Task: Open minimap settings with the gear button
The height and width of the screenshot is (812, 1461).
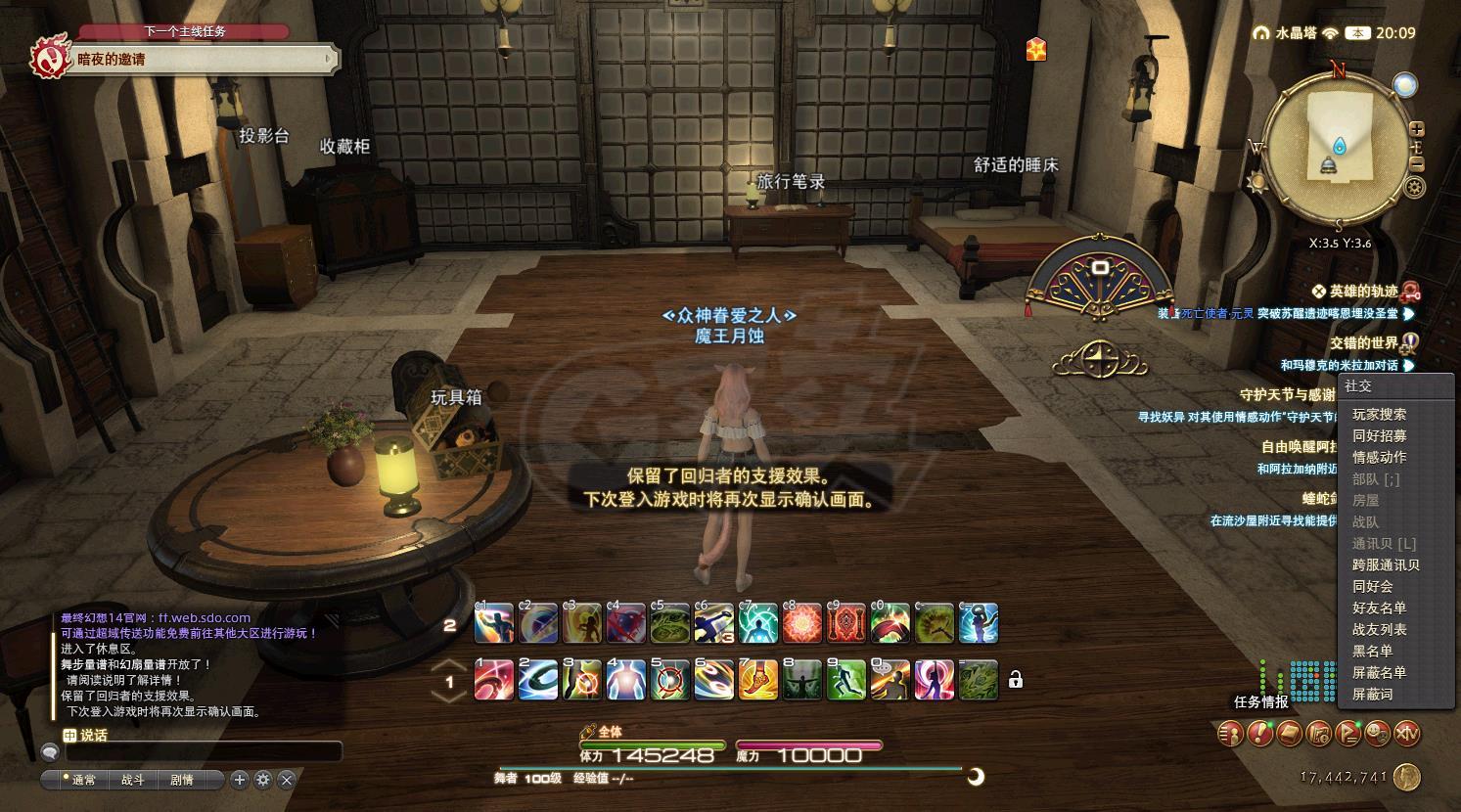Action: 1414,187
